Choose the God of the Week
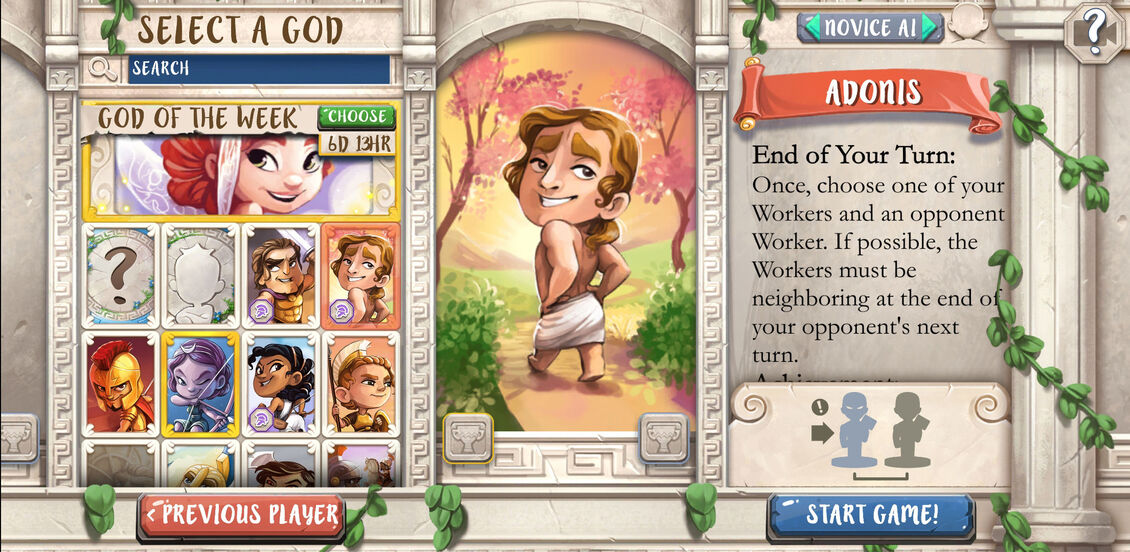 click(x=356, y=117)
